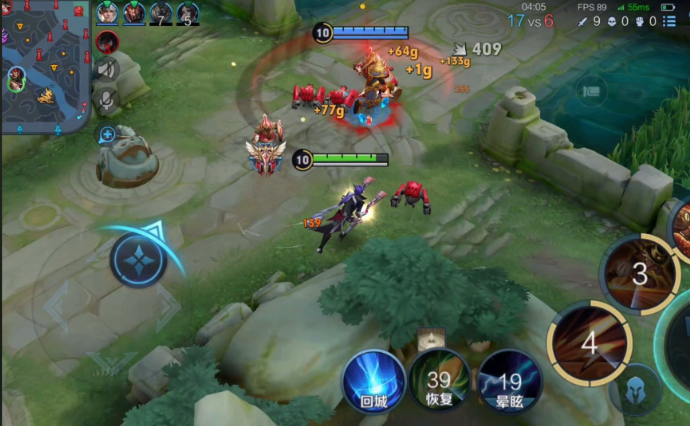Screen dimensions: 690x426
Task: Trigger the skill showing cooldown 3
Action: click(x=638, y=272)
